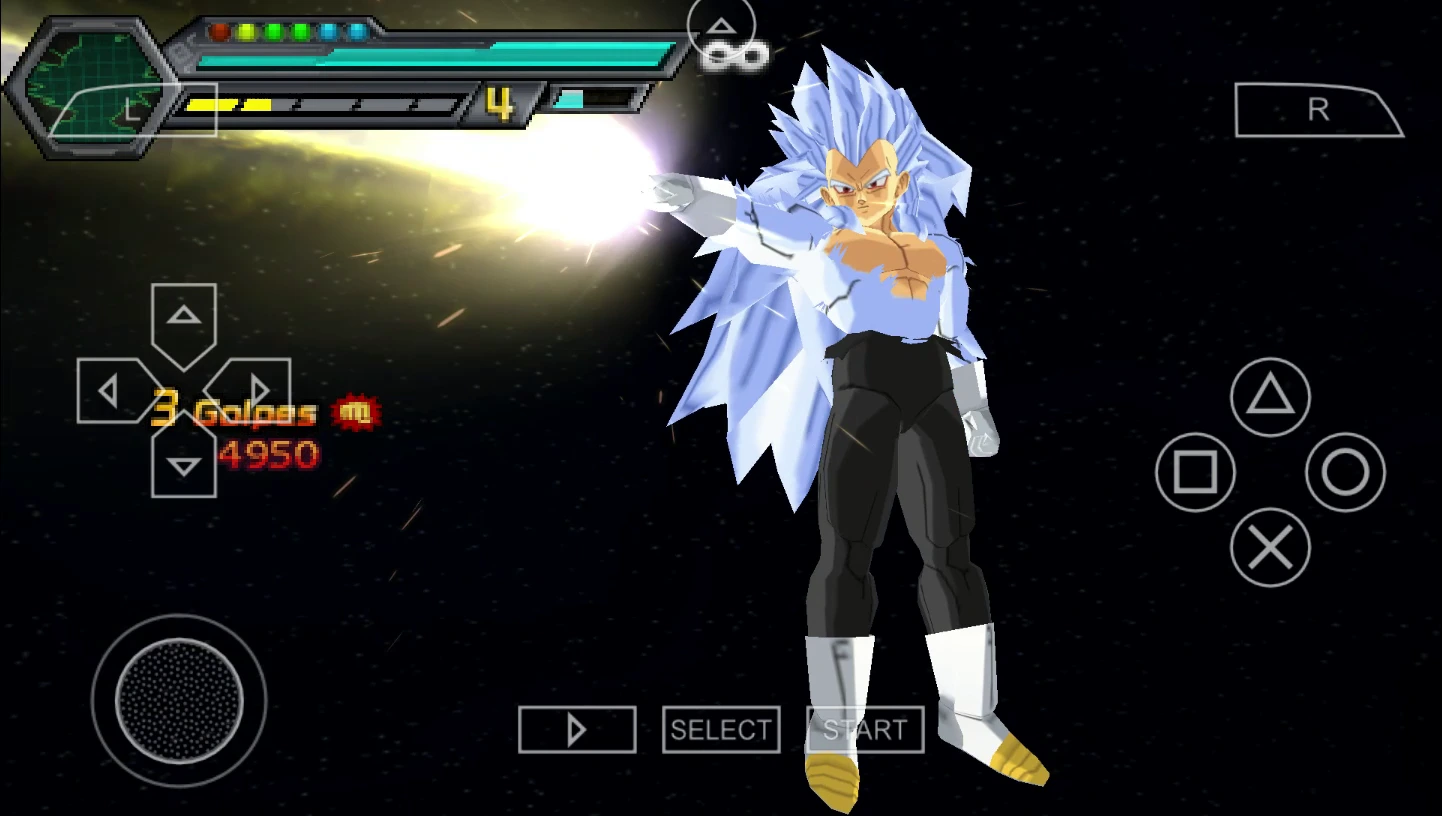The image size is (1442, 816).
Task: Tap the D-pad down arrow
Action: 184,464
